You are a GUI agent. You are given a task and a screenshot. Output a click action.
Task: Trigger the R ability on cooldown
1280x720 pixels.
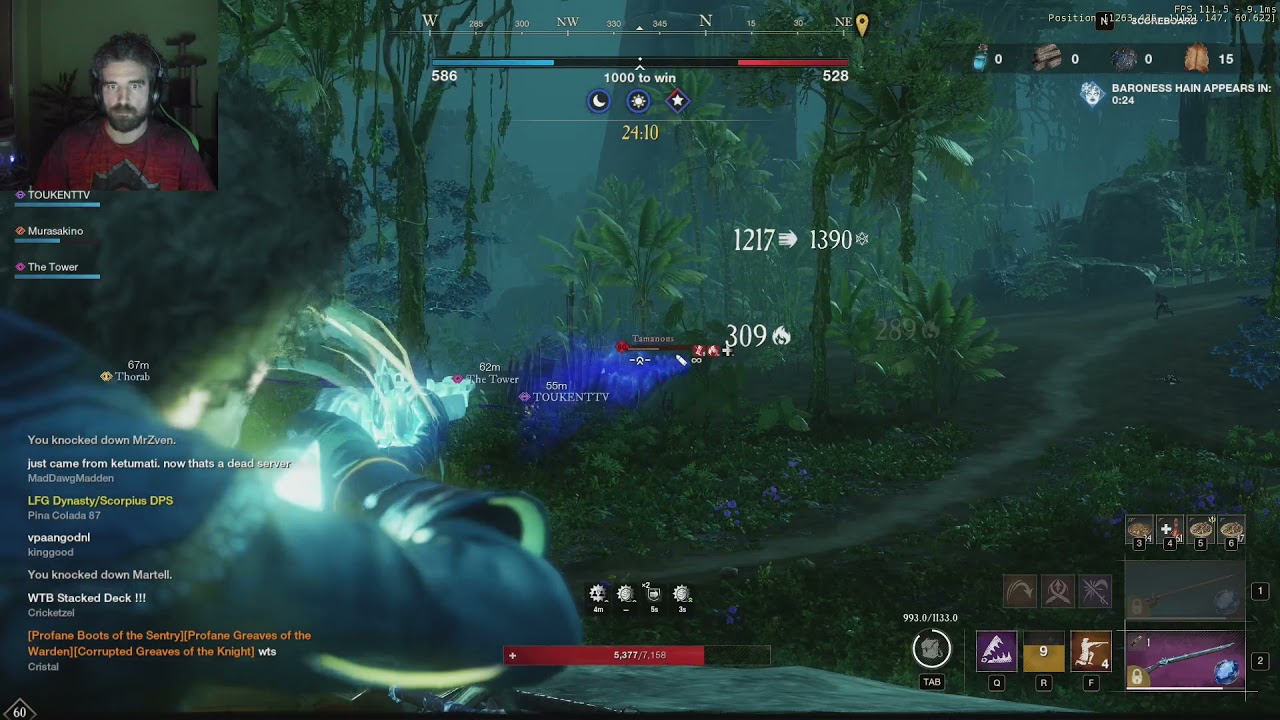[1043, 652]
